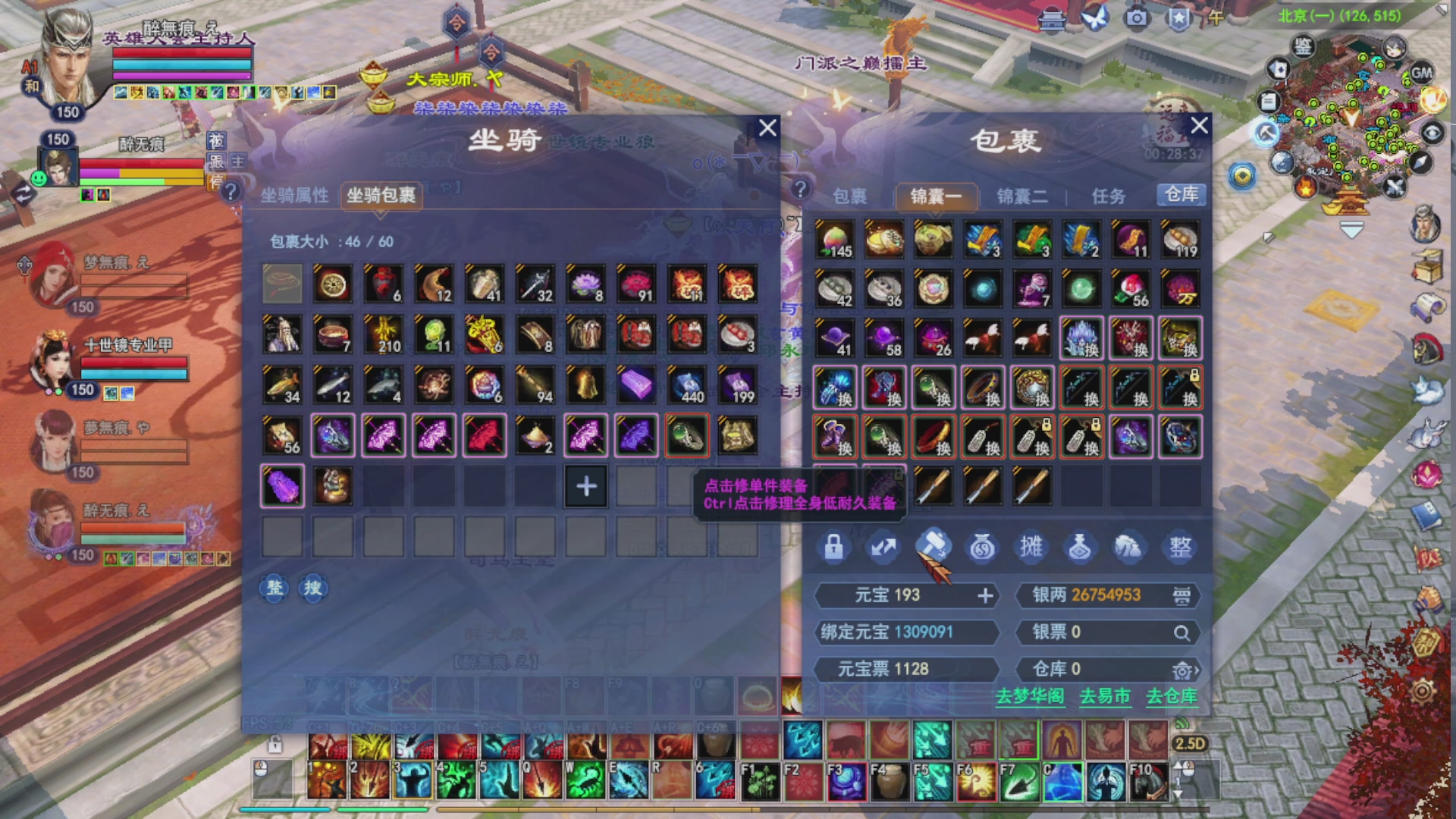Open the stall icon labeled 摊

[x=1031, y=548]
